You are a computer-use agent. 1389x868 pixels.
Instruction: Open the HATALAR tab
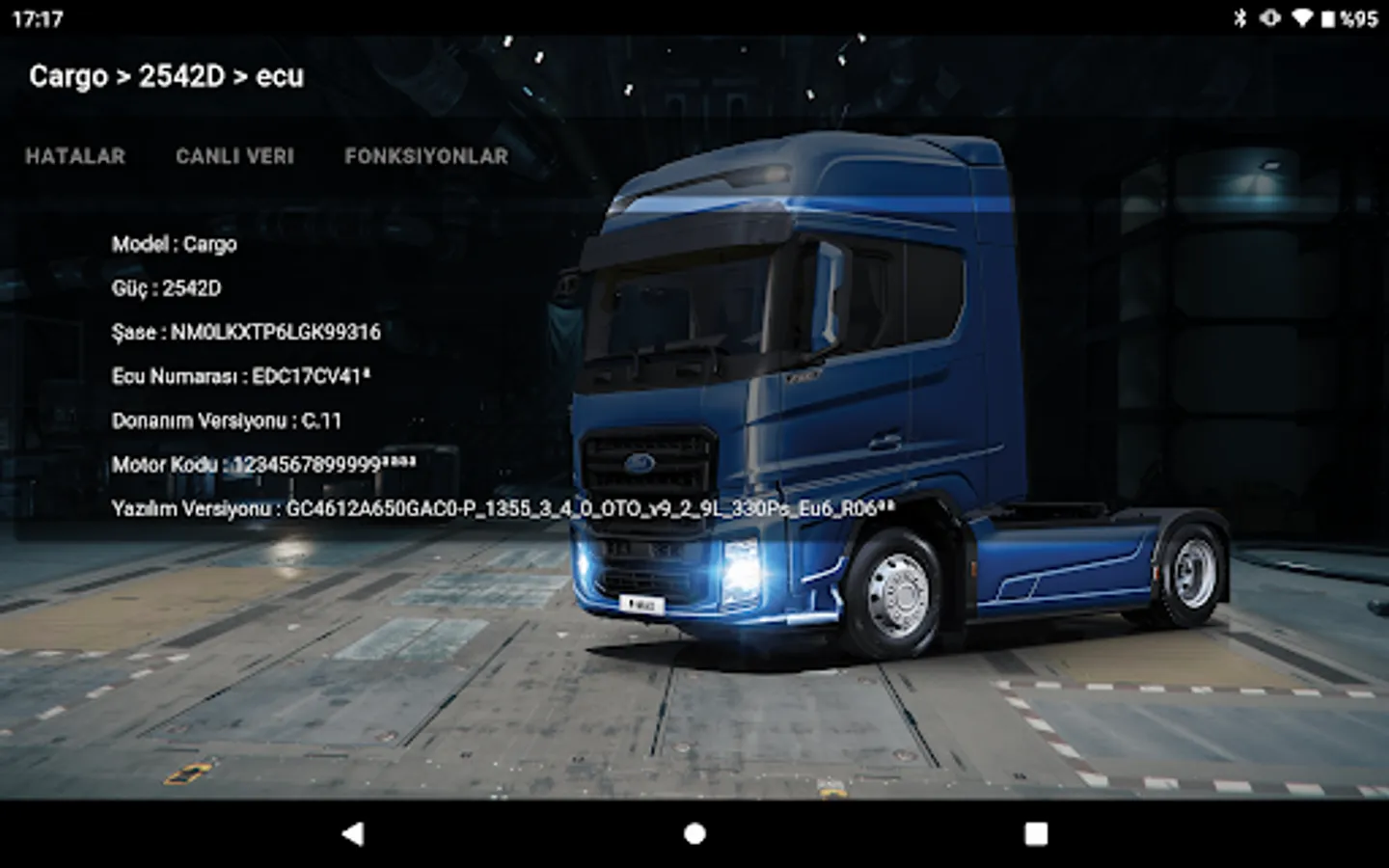click(x=75, y=156)
